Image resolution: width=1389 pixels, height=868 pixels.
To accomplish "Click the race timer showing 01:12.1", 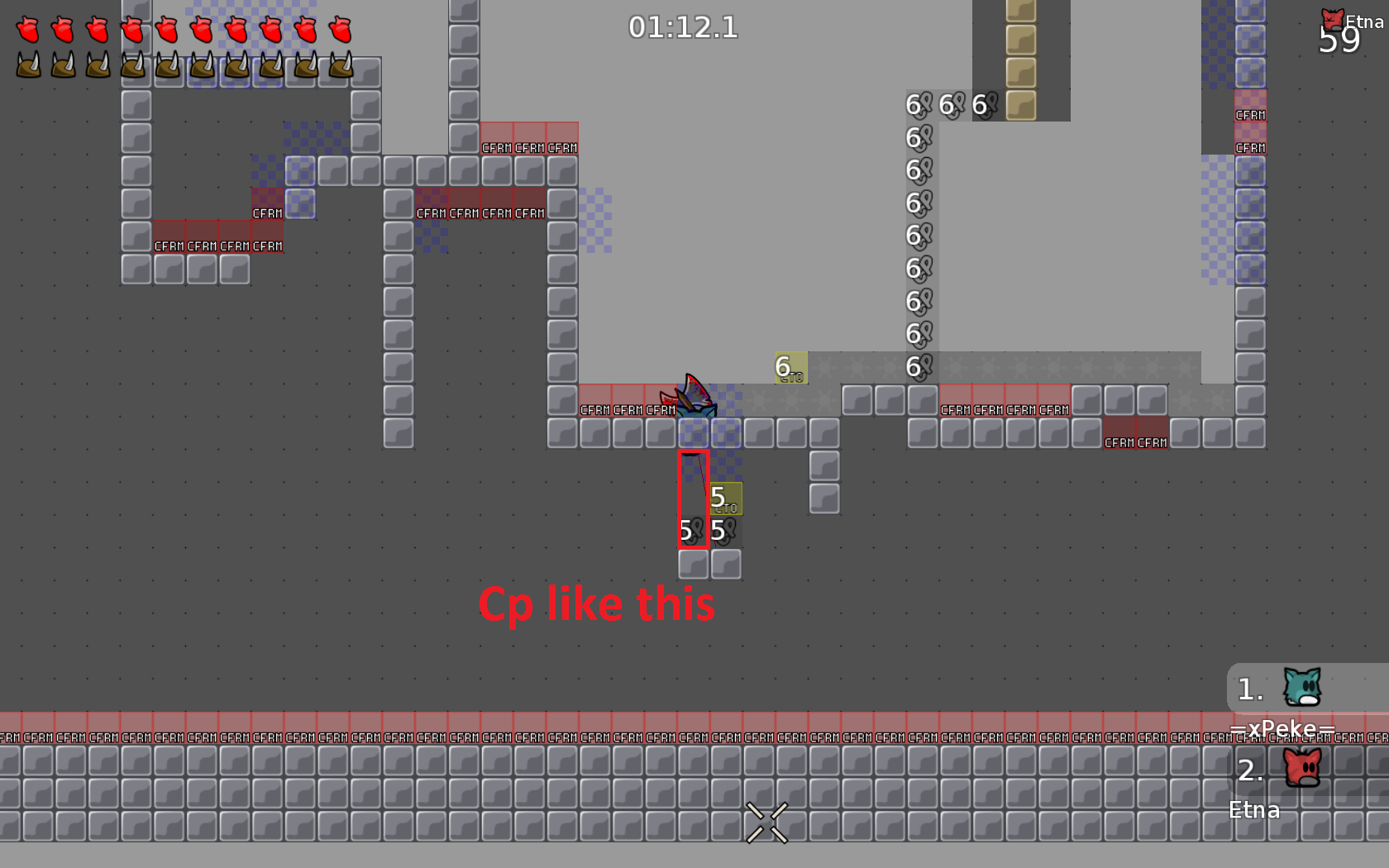I will click(685, 27).
